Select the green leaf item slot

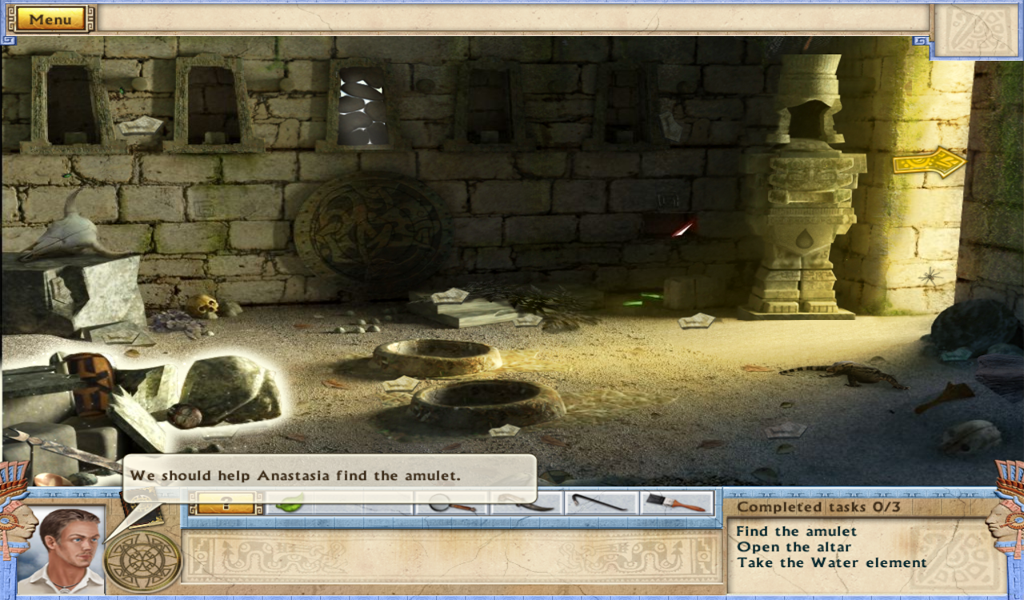click(x=290, y=504)
